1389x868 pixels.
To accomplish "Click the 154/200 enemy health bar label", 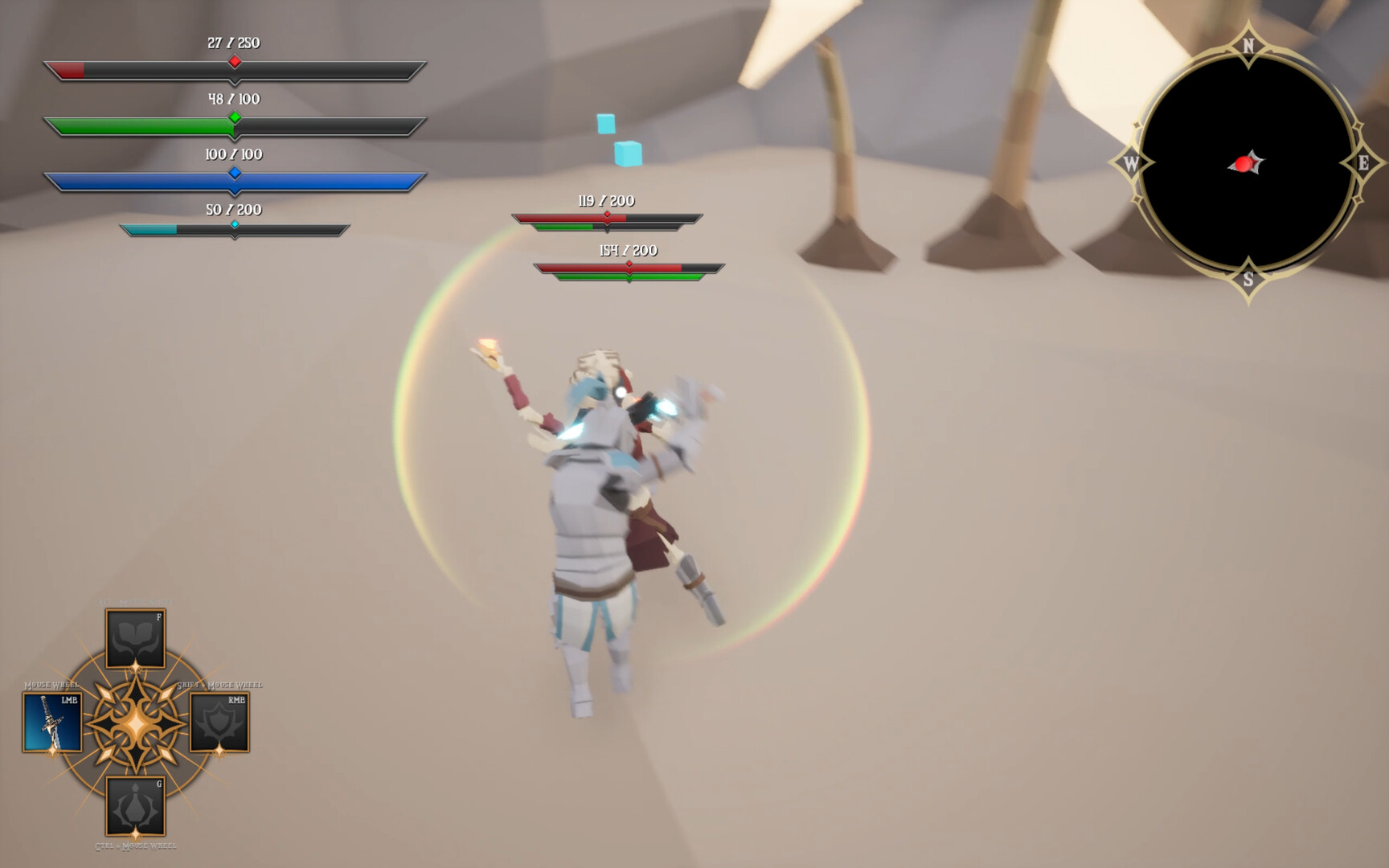I will tap(628, 249).
